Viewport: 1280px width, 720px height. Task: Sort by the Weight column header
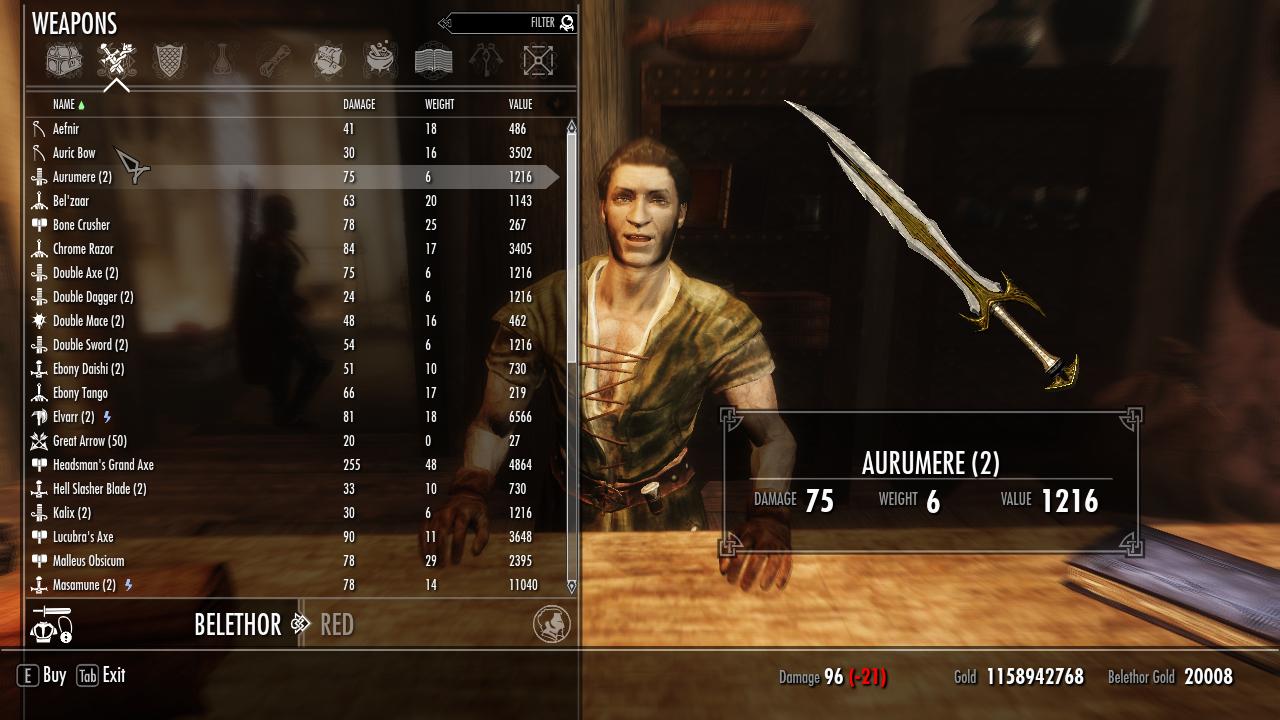point(439,104)
